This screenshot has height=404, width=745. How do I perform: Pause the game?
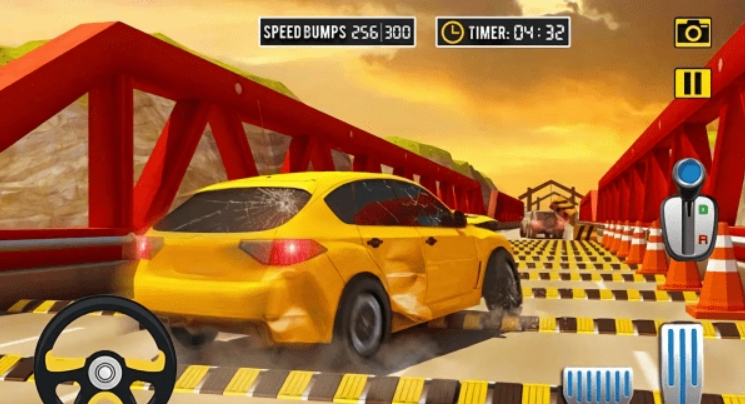coord(692,83)
